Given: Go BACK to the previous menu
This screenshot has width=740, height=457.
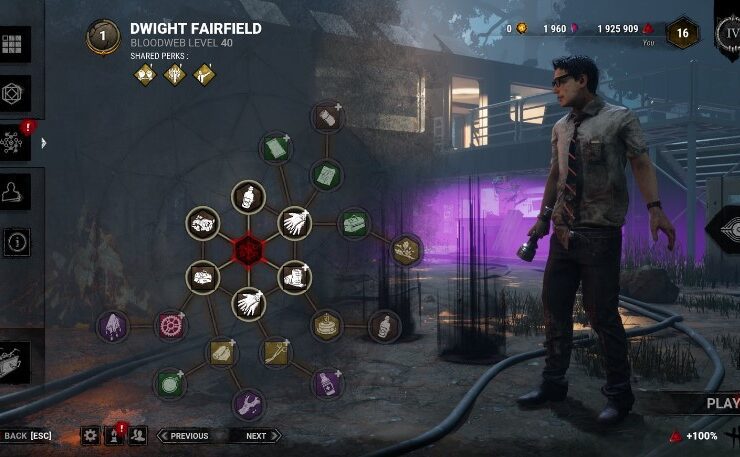Looking at the screenshot, I should click(x=26, y=436).
